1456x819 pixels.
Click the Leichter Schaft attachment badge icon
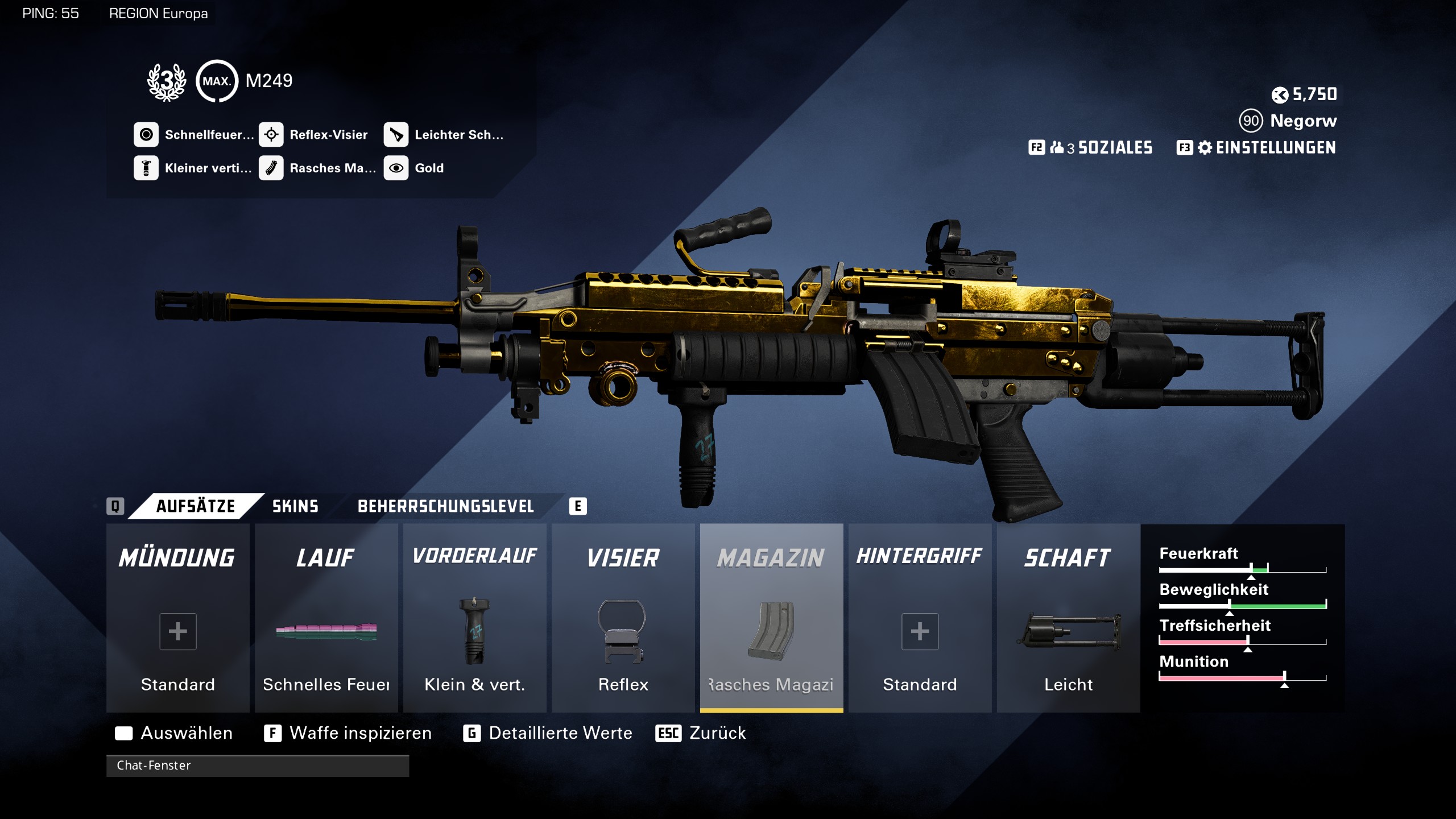point(397,134)
